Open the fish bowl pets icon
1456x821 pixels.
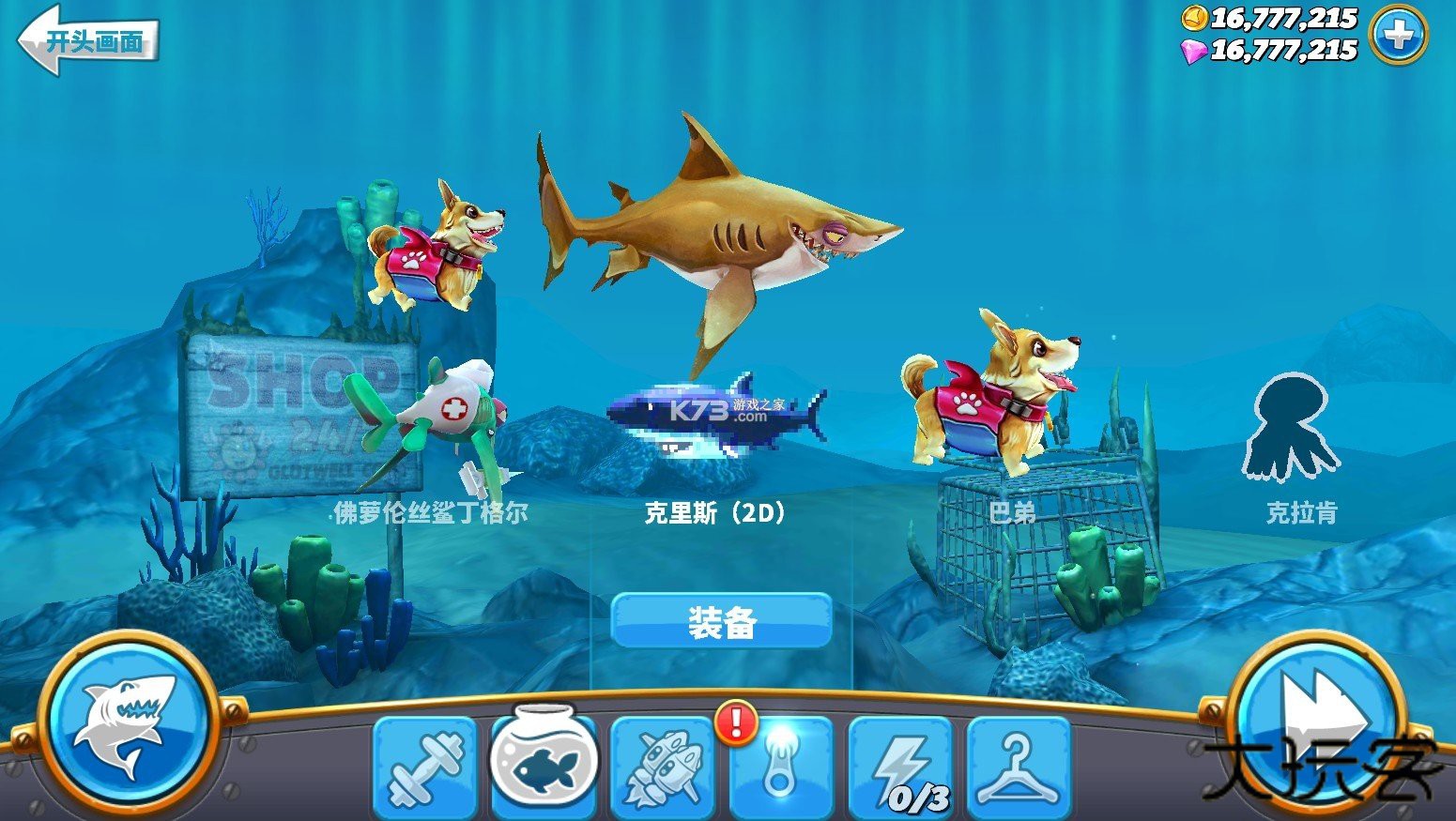click(543, 769)
